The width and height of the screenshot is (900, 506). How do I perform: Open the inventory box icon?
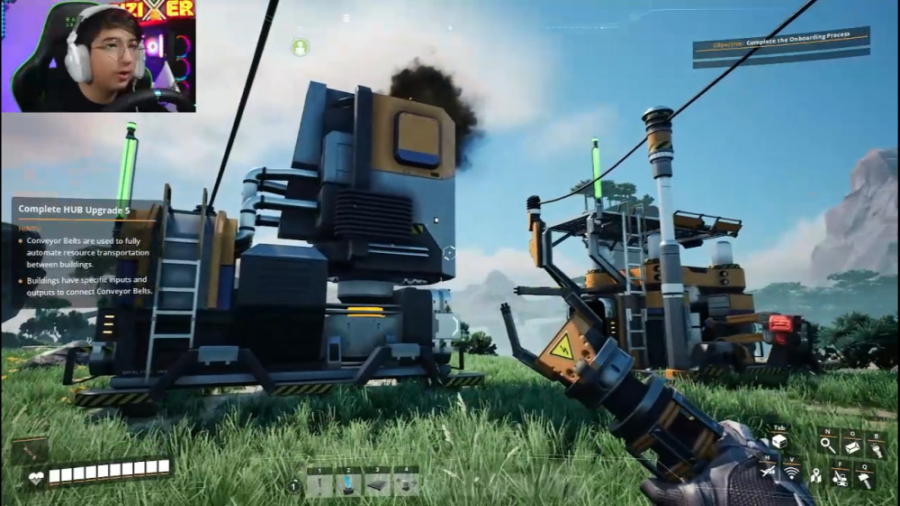point(779,441)
